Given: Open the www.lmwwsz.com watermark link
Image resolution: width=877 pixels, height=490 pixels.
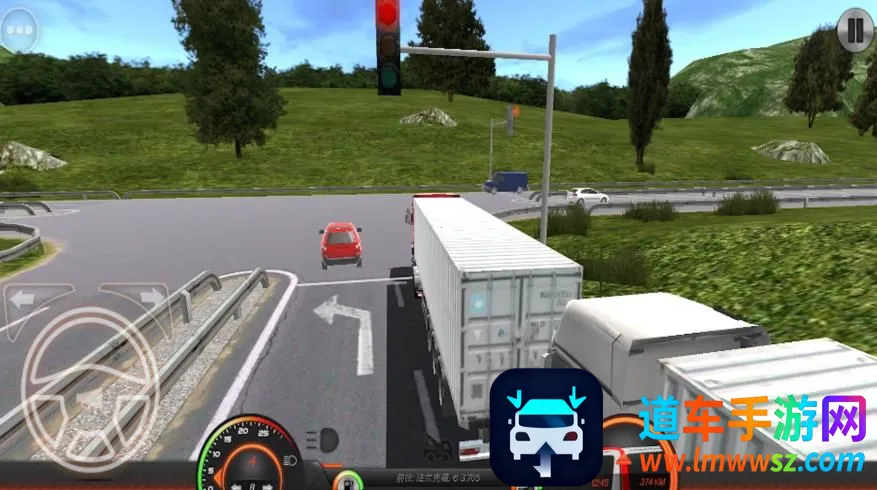Looking at the screenshot, I should coord(752,463).
